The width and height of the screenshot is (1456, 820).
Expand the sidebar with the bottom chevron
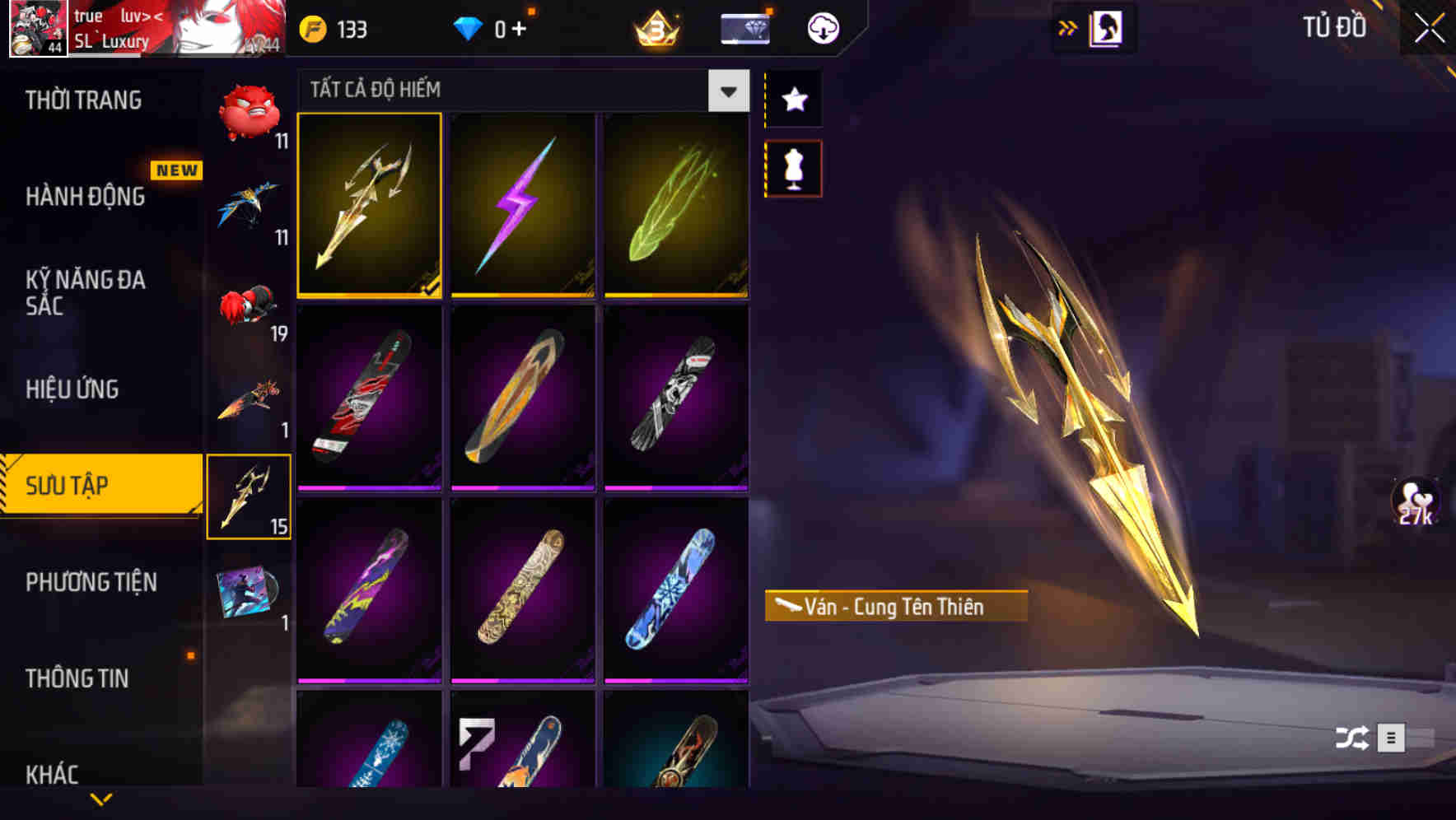(x=99, y=799)
